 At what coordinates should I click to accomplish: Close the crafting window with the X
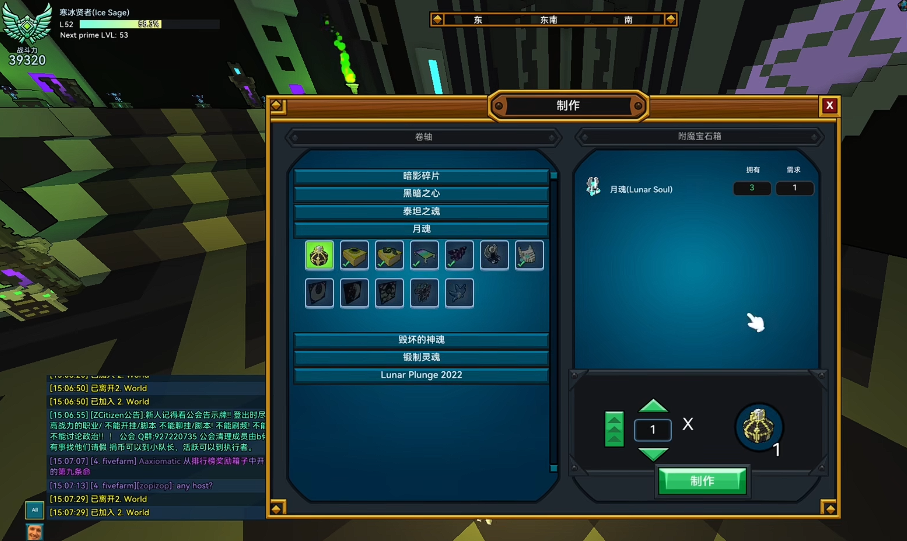point(829,106)
